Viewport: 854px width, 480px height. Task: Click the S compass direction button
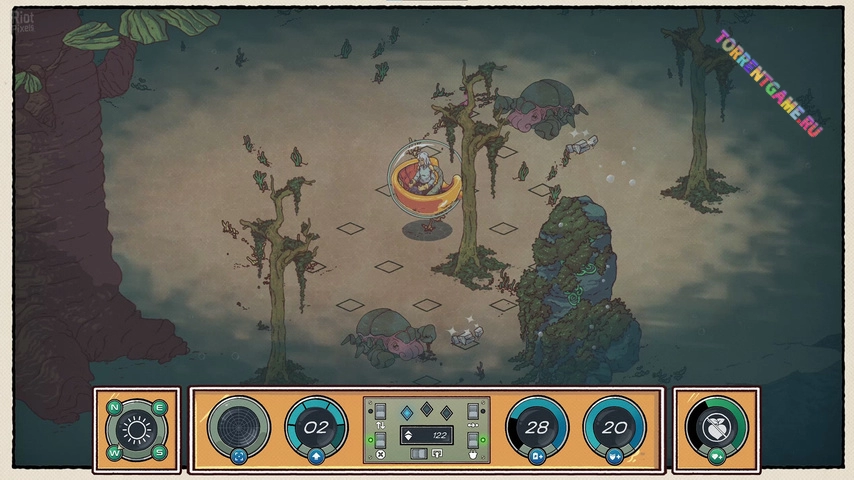(x=159, y=453)
